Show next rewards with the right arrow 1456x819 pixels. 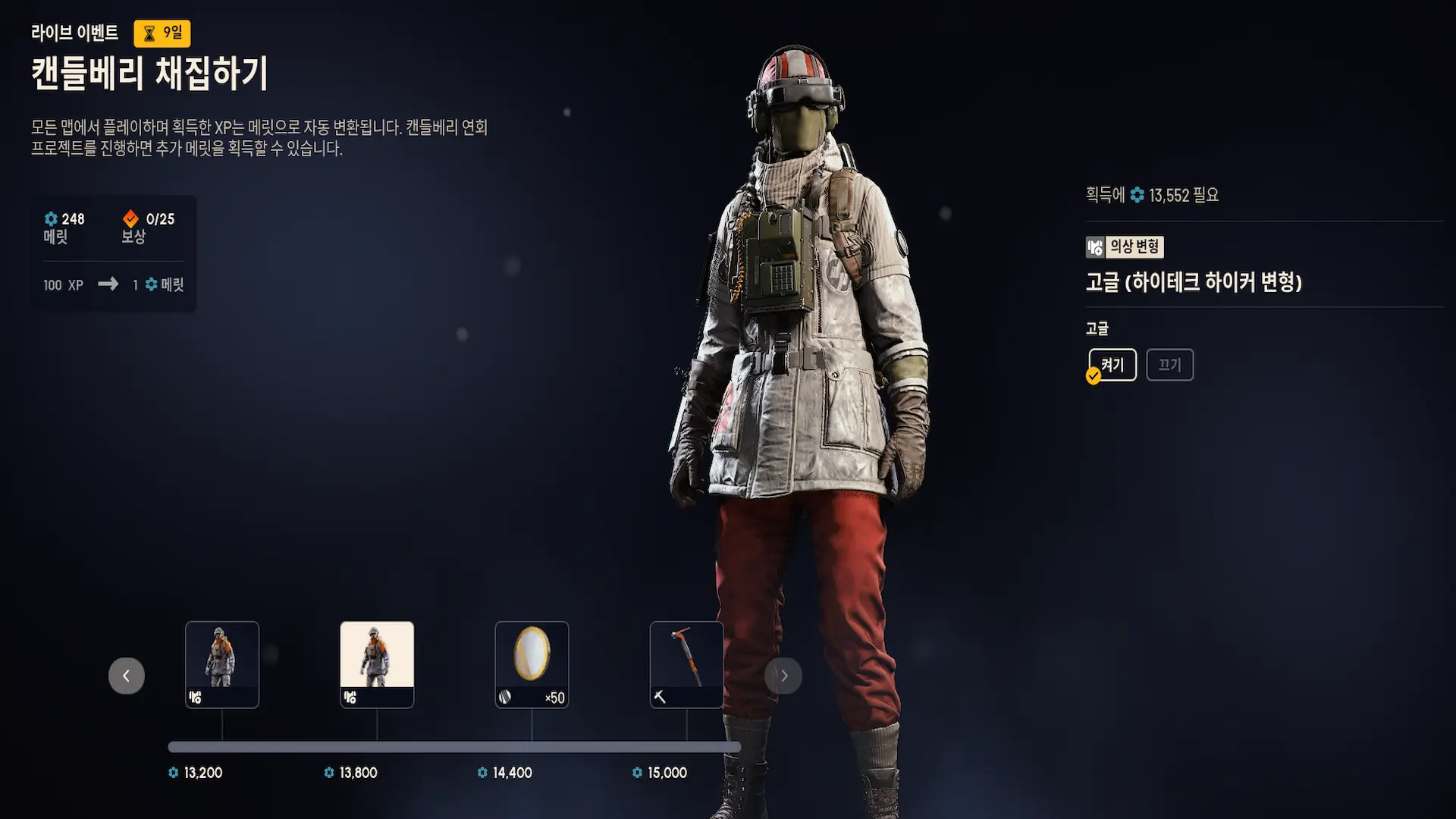tap(783, 676)
